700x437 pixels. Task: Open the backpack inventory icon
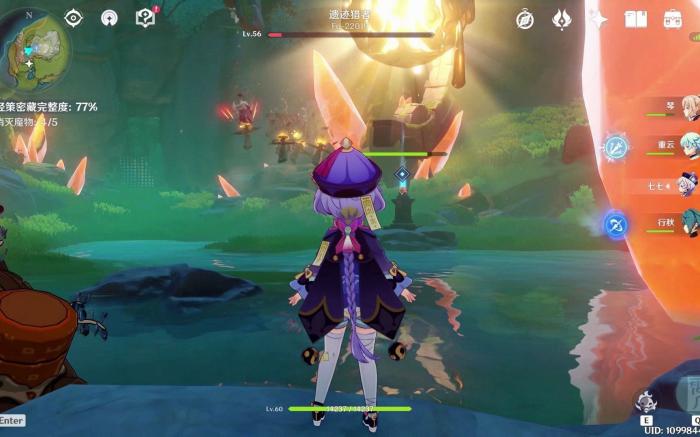pos(671,19)
